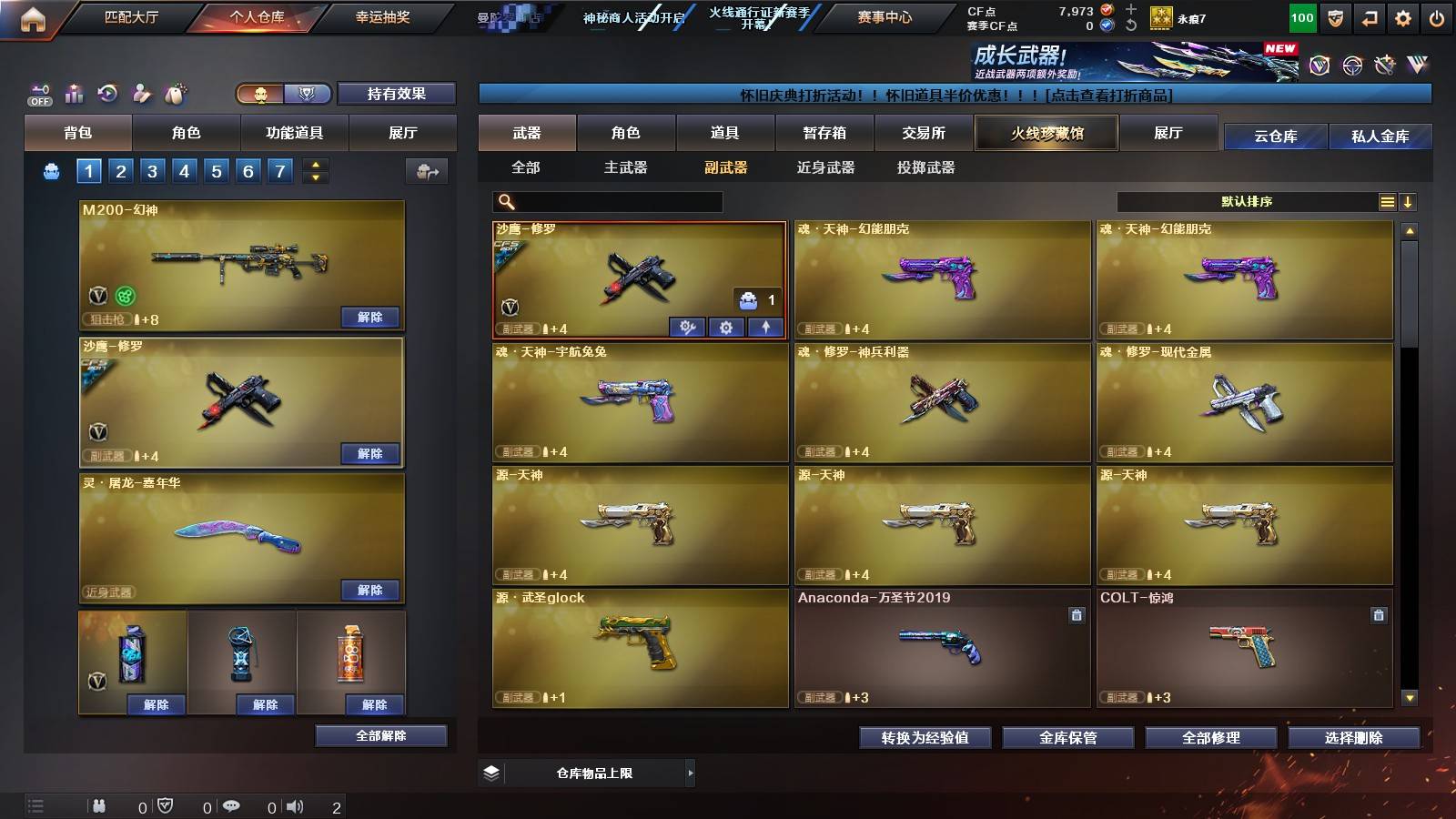Open the 赛事中心 menu item
The image size is (1456, 819).
(x=885, y=15)
